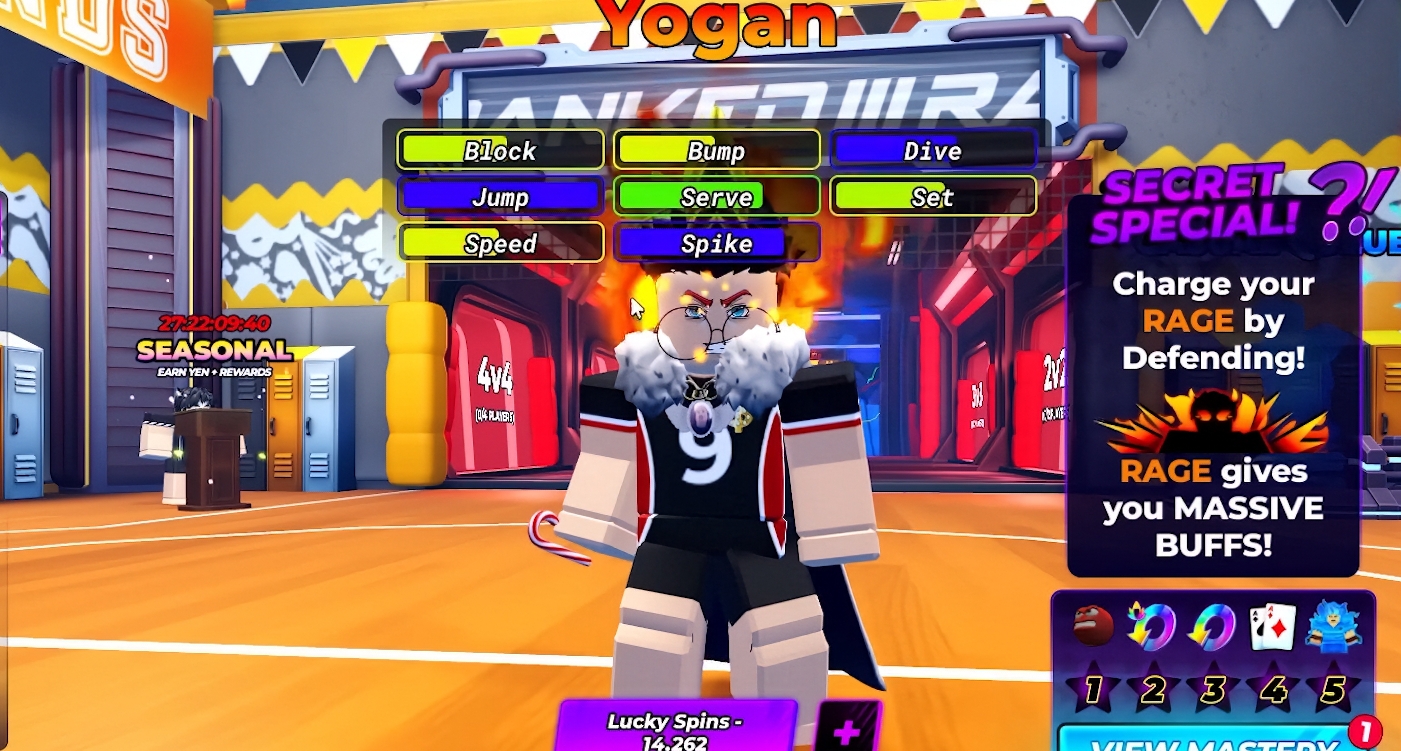Click the Dive stat button
Viewport: 1401px width, 751px height.
932,150
